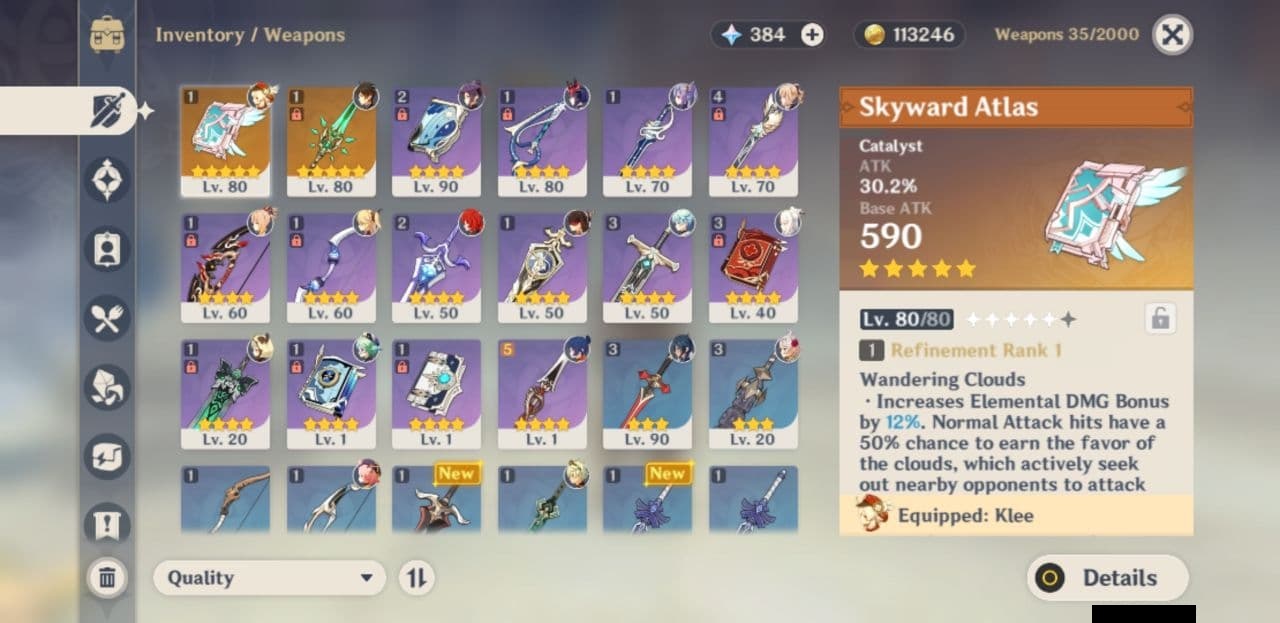
Task: Select the Lv. 20 green claymore slot
Action: [225, 394]
